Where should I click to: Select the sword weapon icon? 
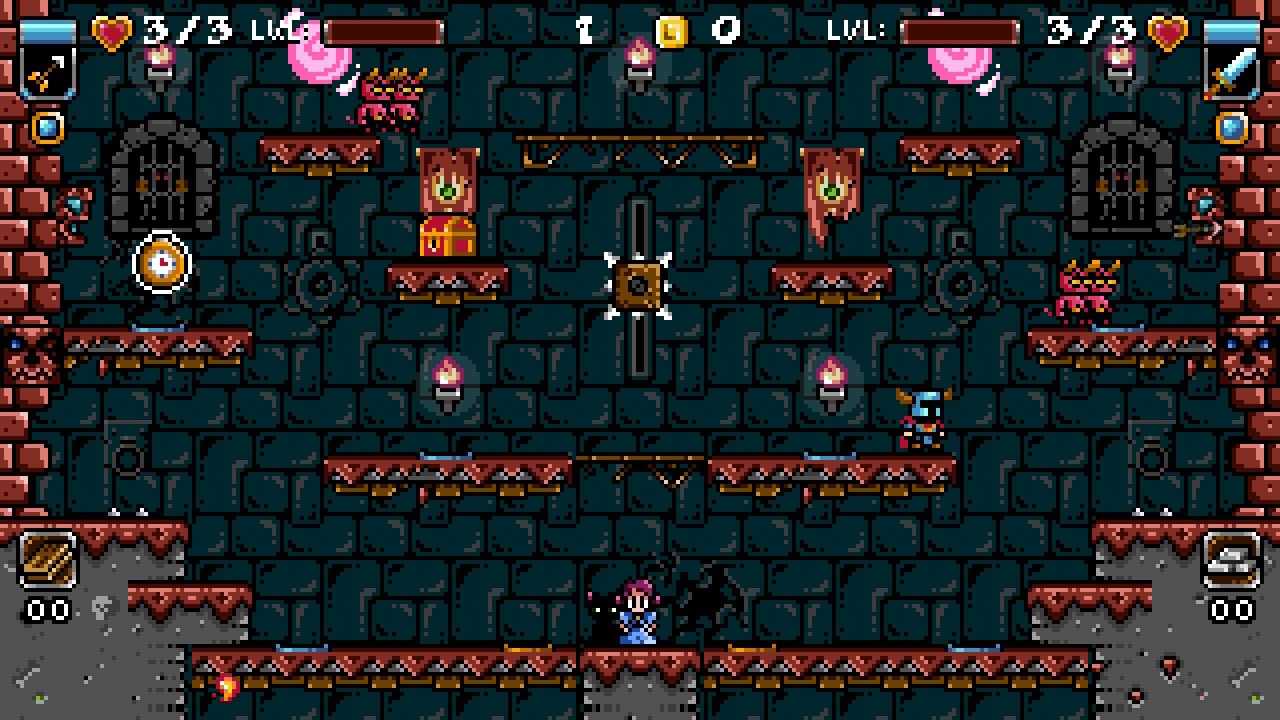(x=1231, y=72)
